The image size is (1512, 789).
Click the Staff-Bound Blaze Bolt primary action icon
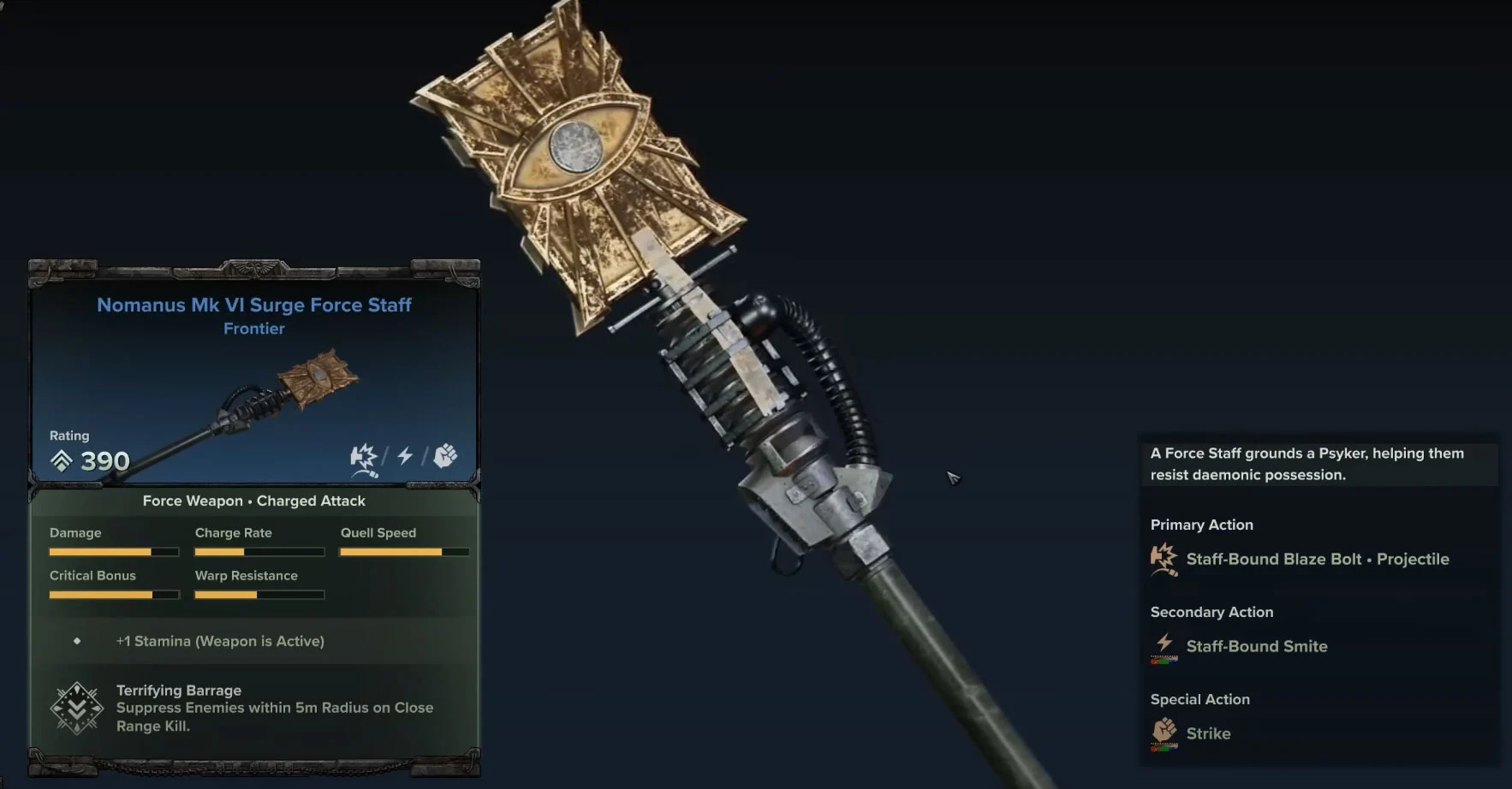tap(1164, 560)
